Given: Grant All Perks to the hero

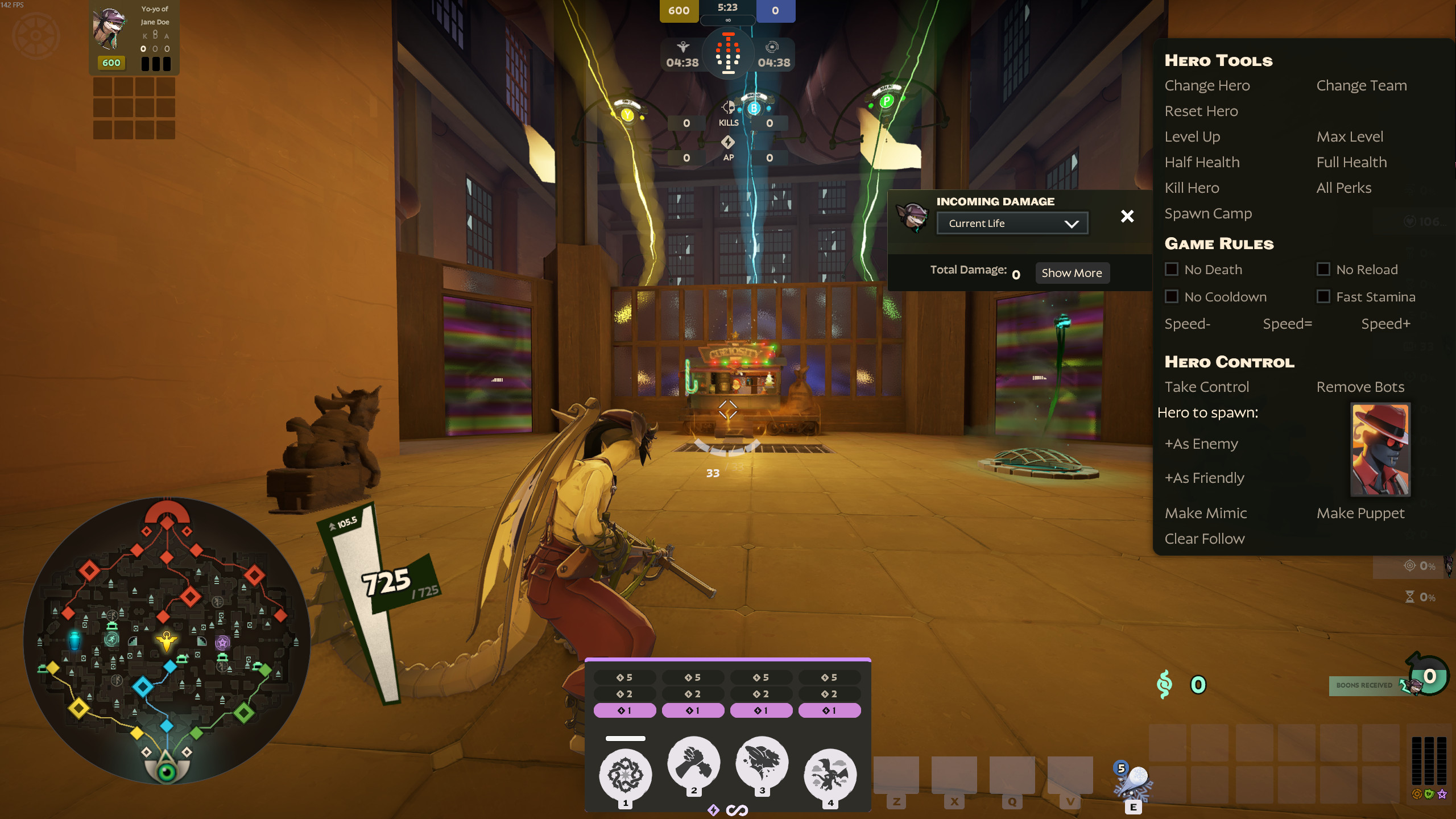Looking at the screenshot, I should pos(1343,188).
